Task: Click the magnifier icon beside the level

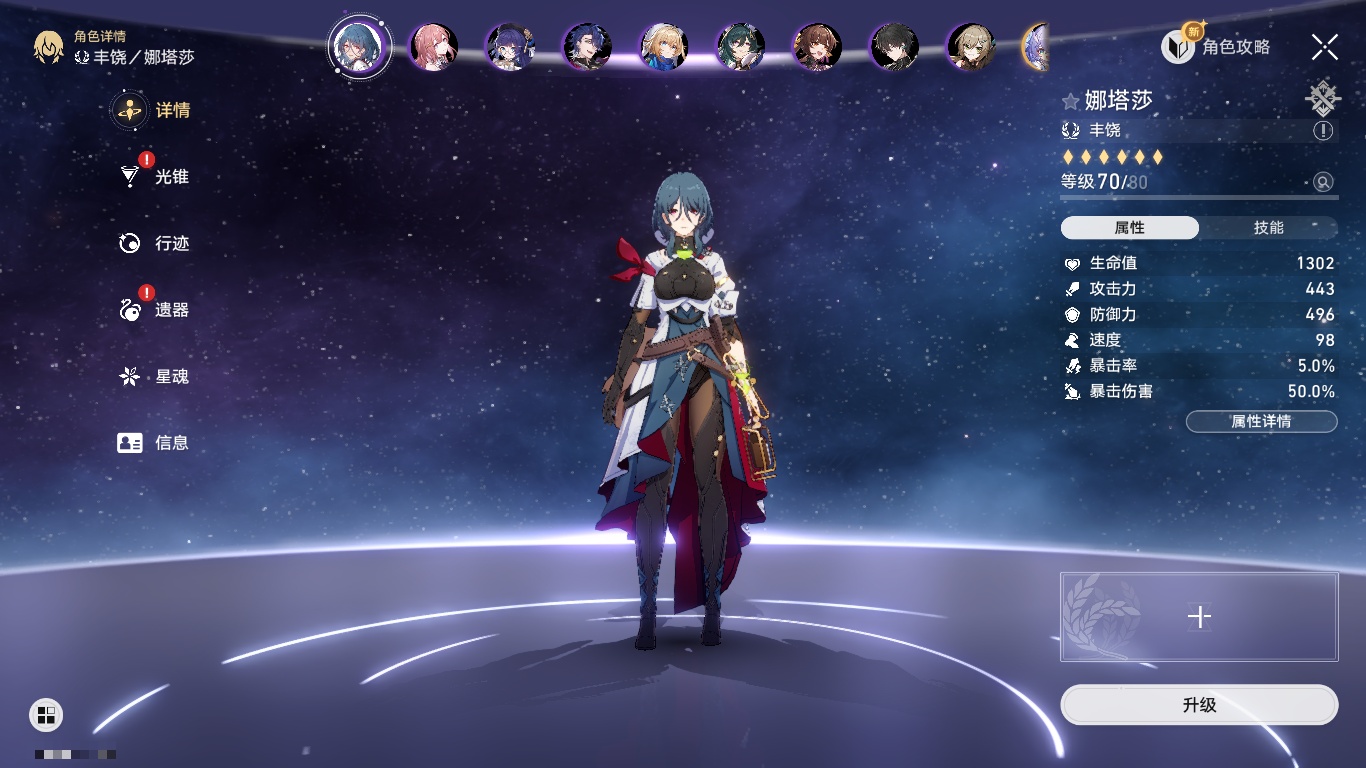Action: [x=1323, y=182]
